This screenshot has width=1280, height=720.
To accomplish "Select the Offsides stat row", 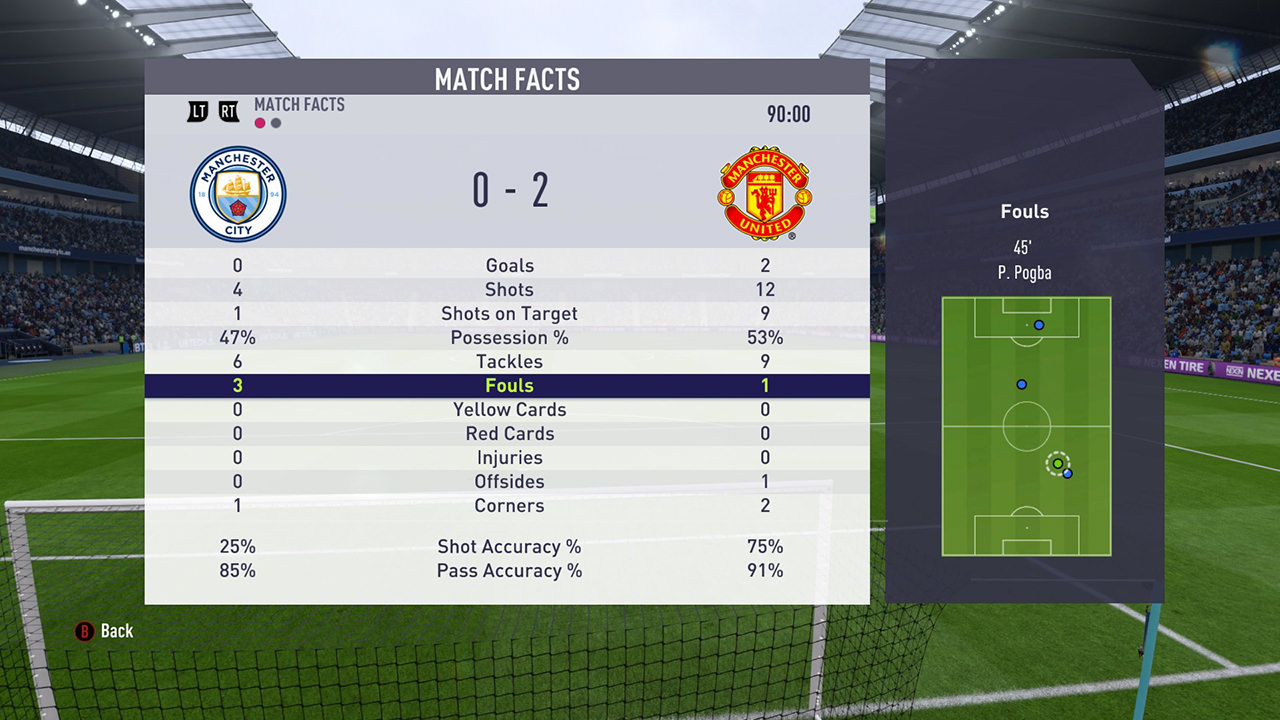I will (x=509, y=482).
